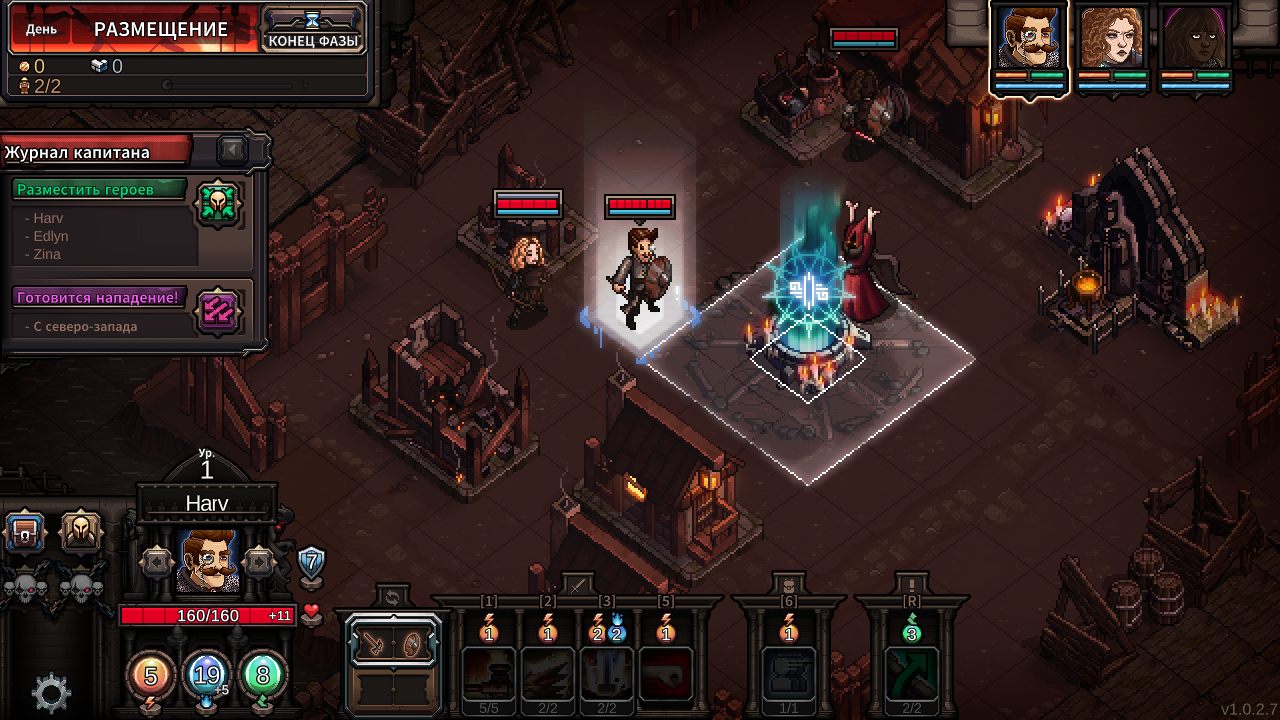Switch to the next hero arrow
Viewport: 1280px width, 720px height.
pyautogui.click(x=259, y=562)
